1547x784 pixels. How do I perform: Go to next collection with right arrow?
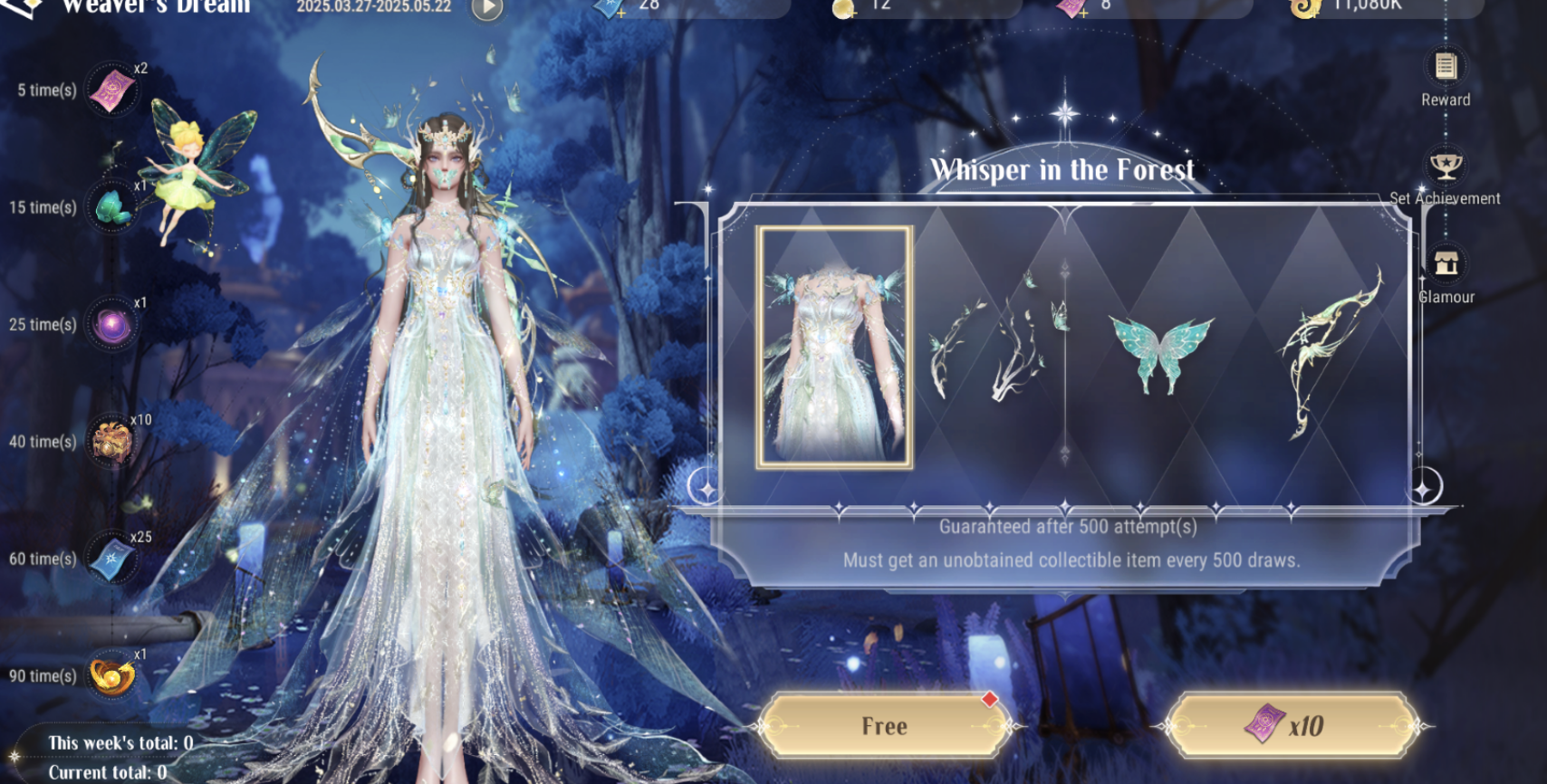(x=1425, y=487)
